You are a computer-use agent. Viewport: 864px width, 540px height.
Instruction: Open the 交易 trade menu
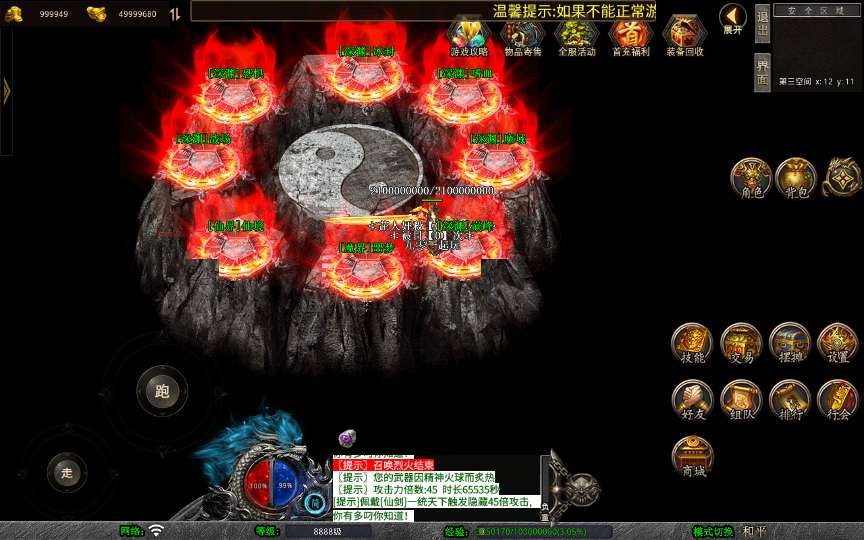tap(741, 344)
